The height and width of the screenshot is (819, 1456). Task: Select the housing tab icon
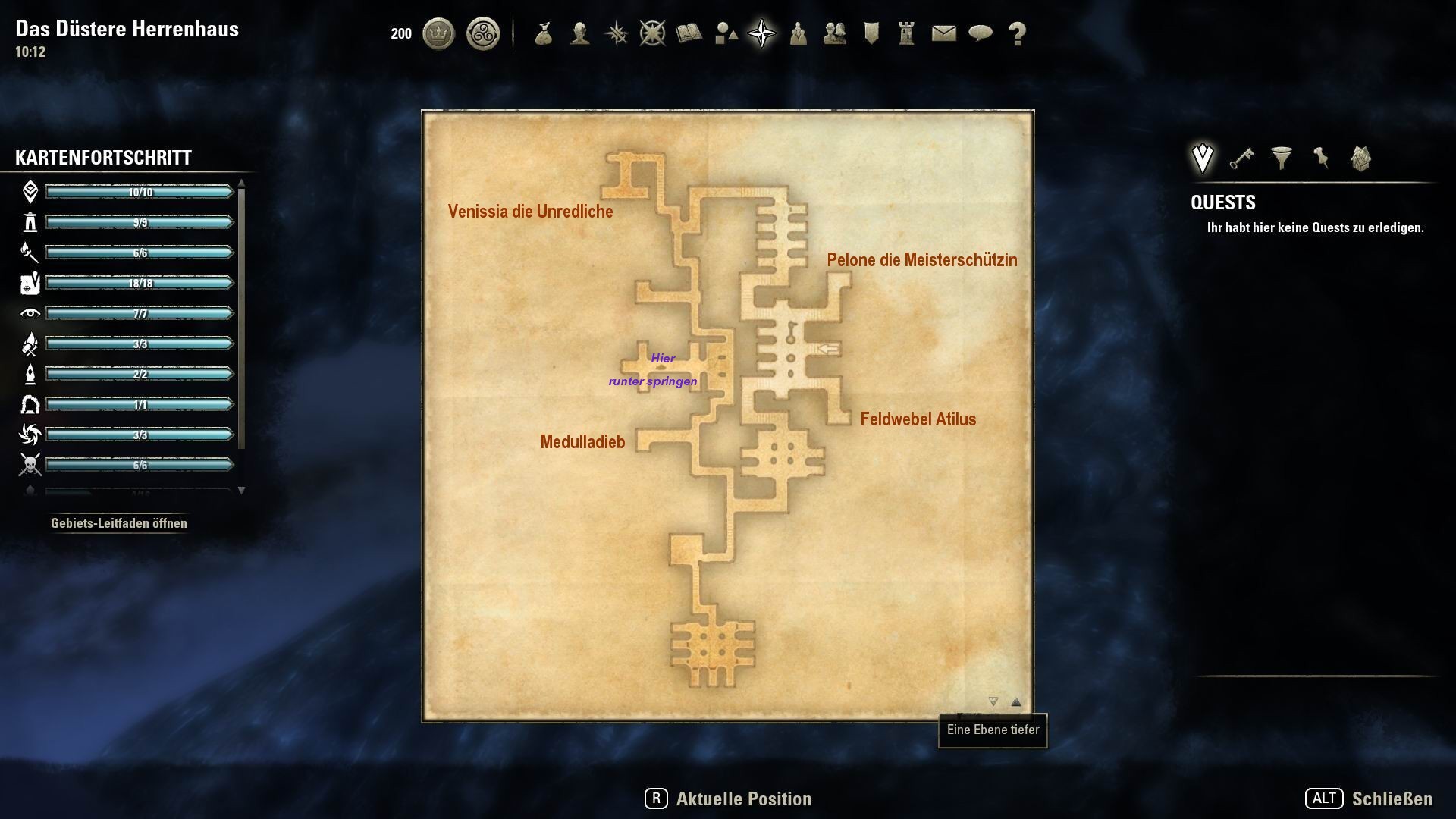click(x=1360, y=158)
